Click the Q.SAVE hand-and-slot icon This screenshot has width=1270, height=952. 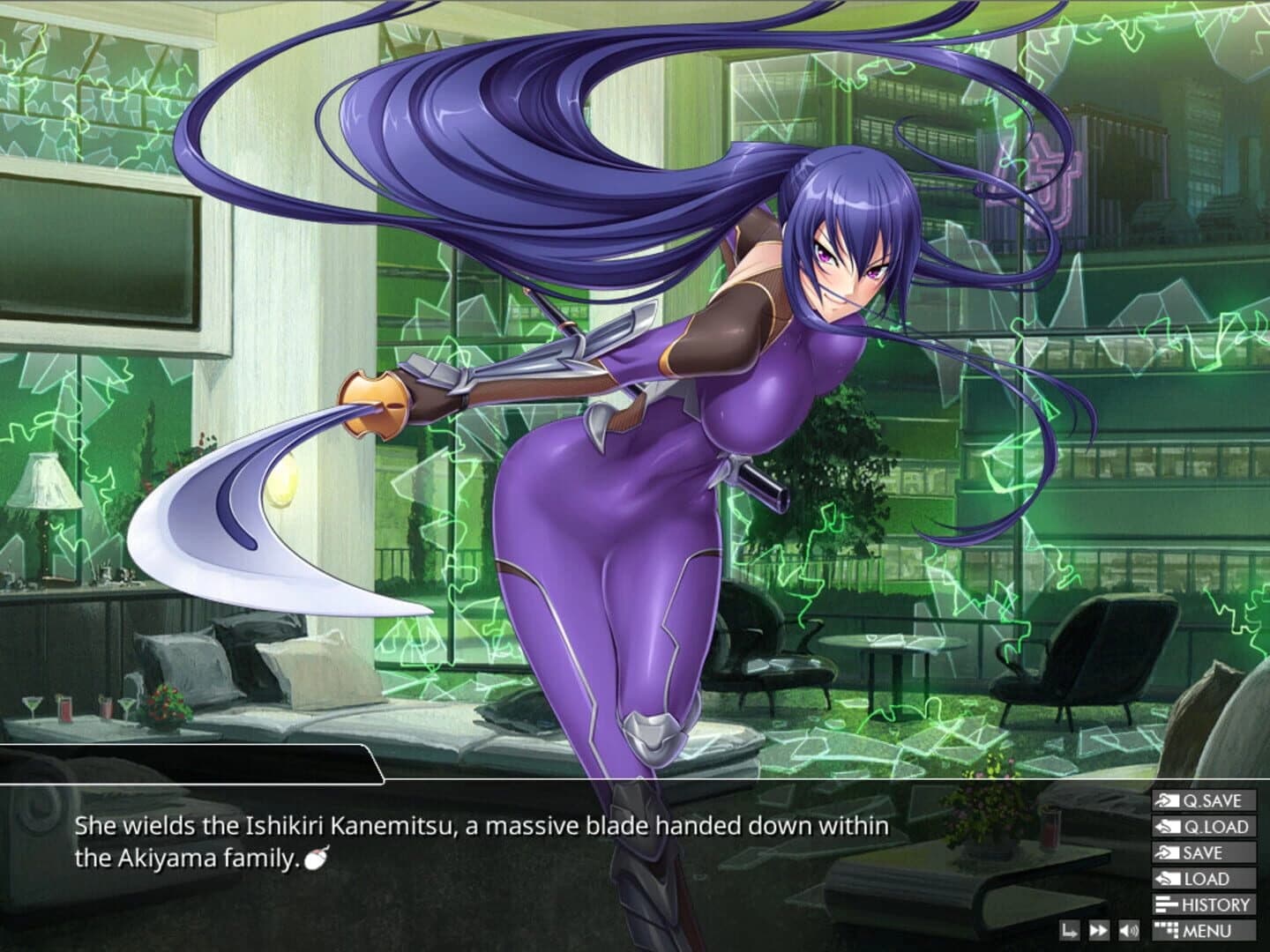pyautogui.click(x=1168, y=800)
